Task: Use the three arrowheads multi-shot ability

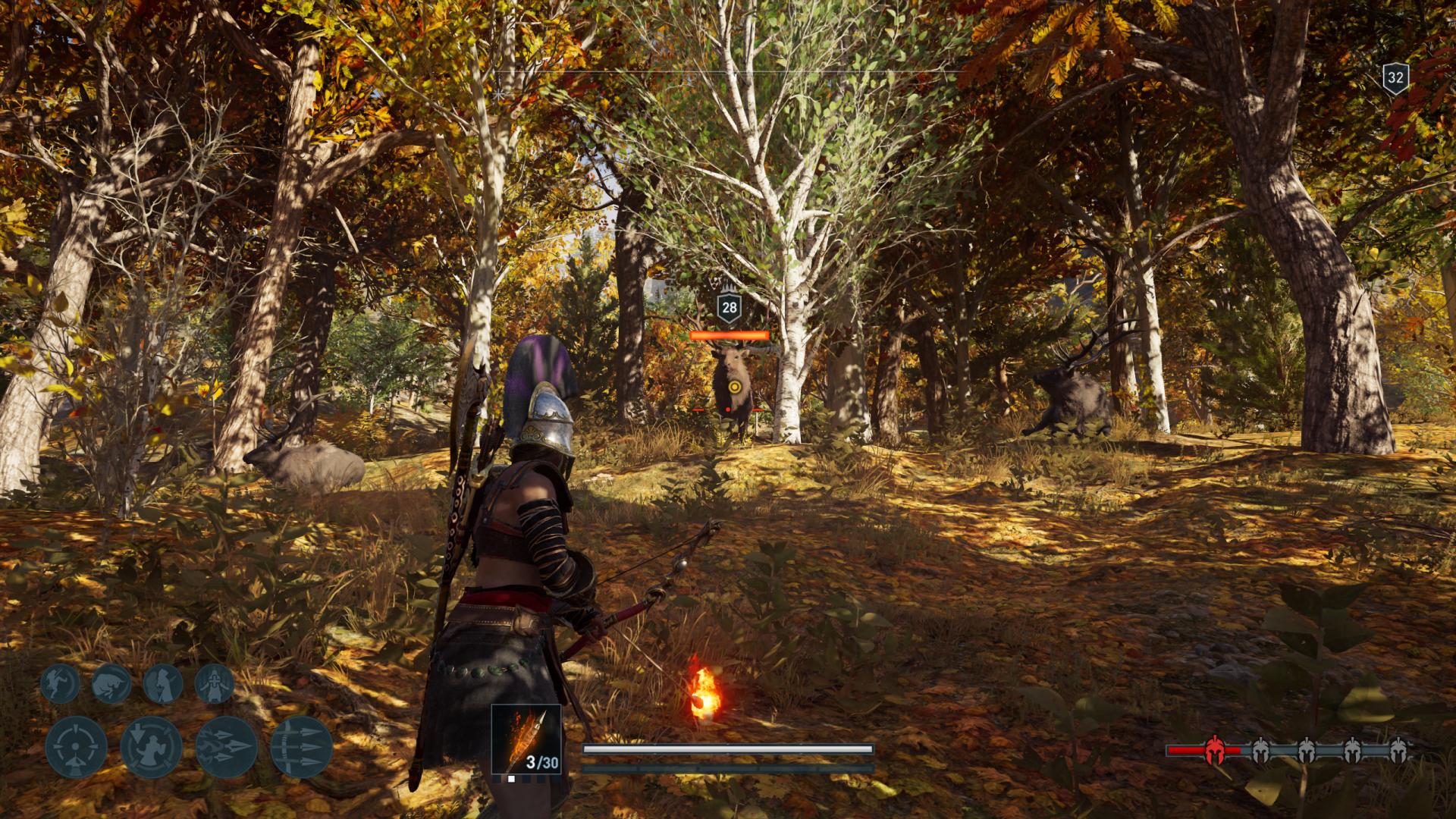Action: pyautogui.click(x=226, y=747)
